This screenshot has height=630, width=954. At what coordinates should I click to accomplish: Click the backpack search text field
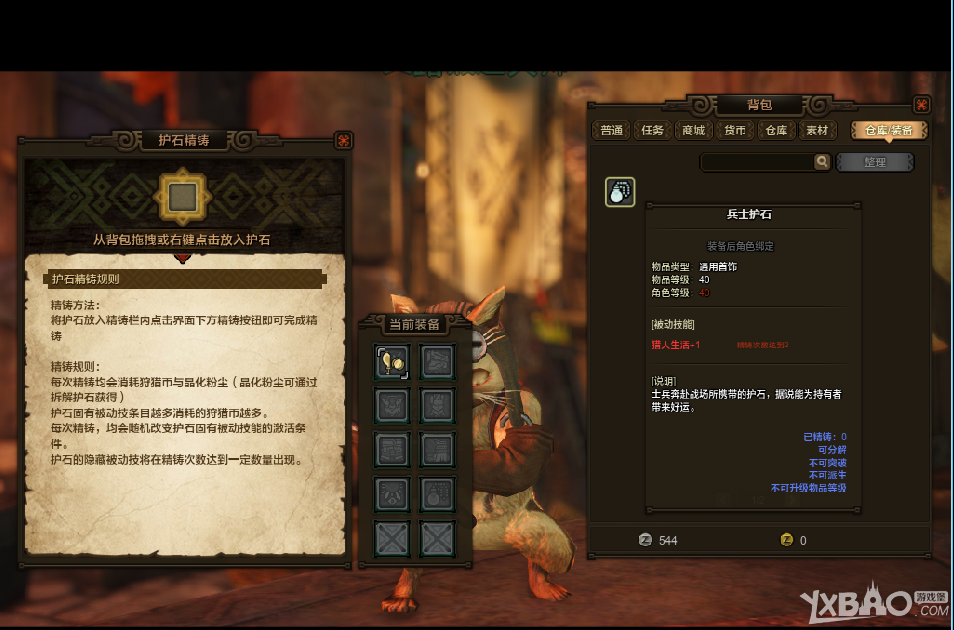click(757, 161)
